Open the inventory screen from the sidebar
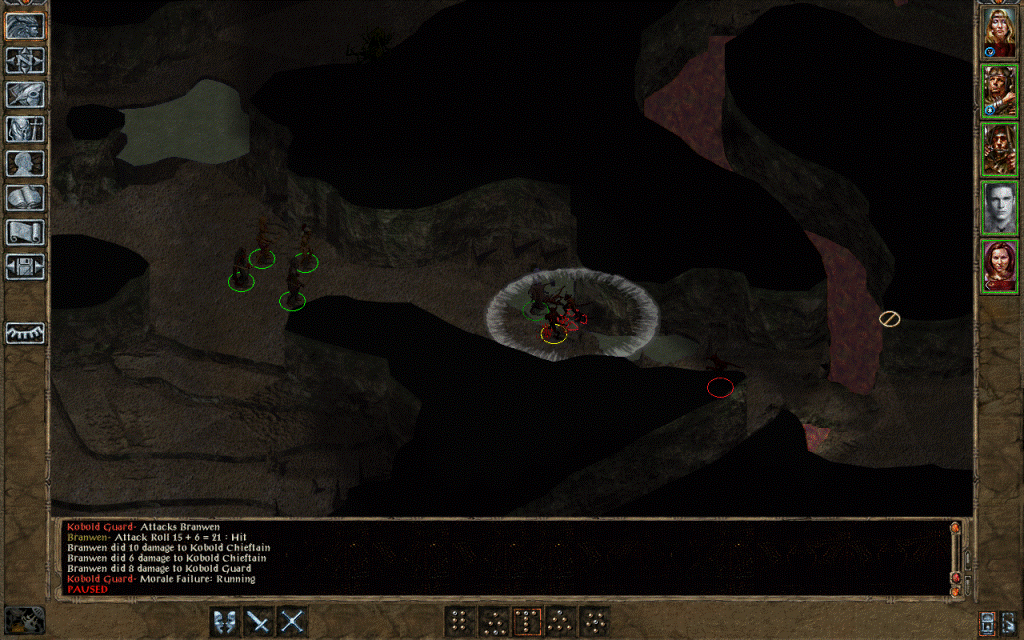 [x=24, y=129]
